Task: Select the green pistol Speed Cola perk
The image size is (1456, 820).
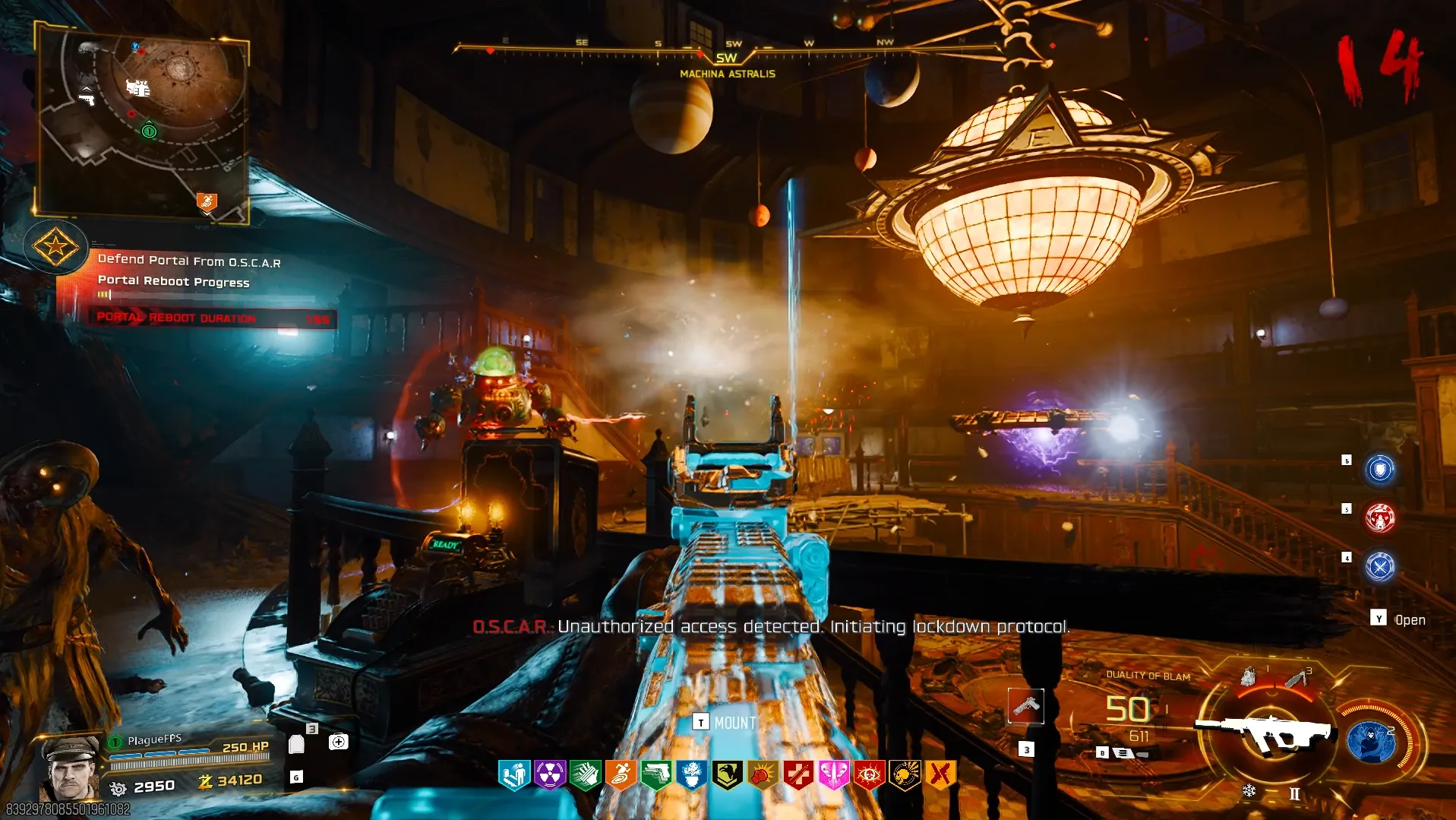Action: (x=656, y=775)
